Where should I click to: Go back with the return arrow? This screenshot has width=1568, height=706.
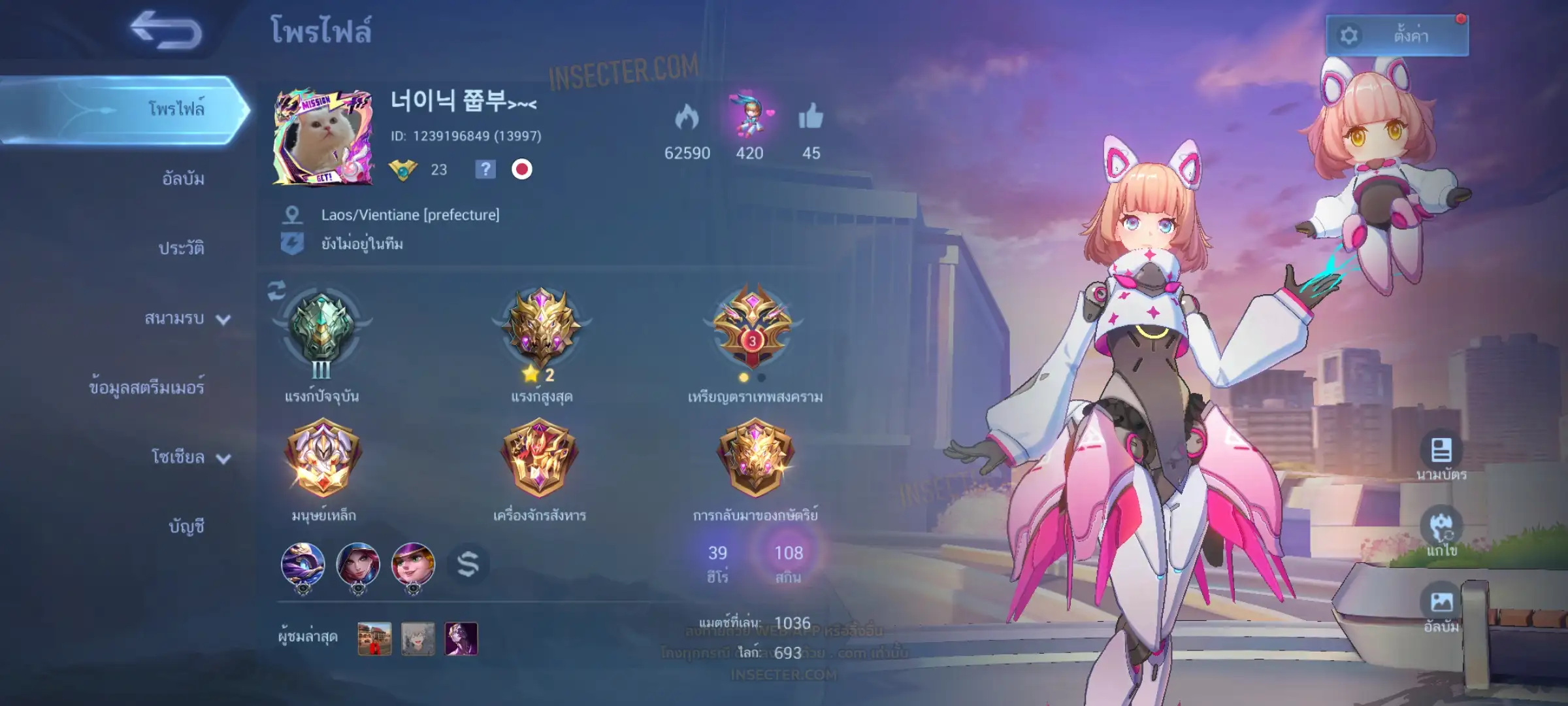(x=166, y=30)
